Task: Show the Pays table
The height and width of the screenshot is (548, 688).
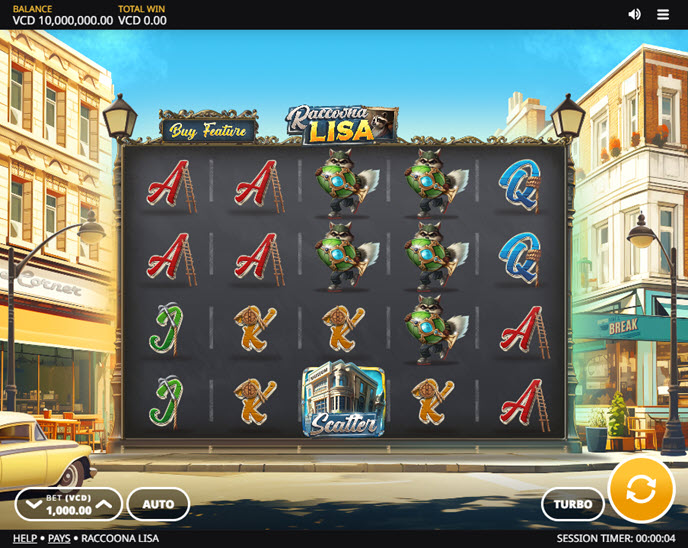Action: [59, 538]
